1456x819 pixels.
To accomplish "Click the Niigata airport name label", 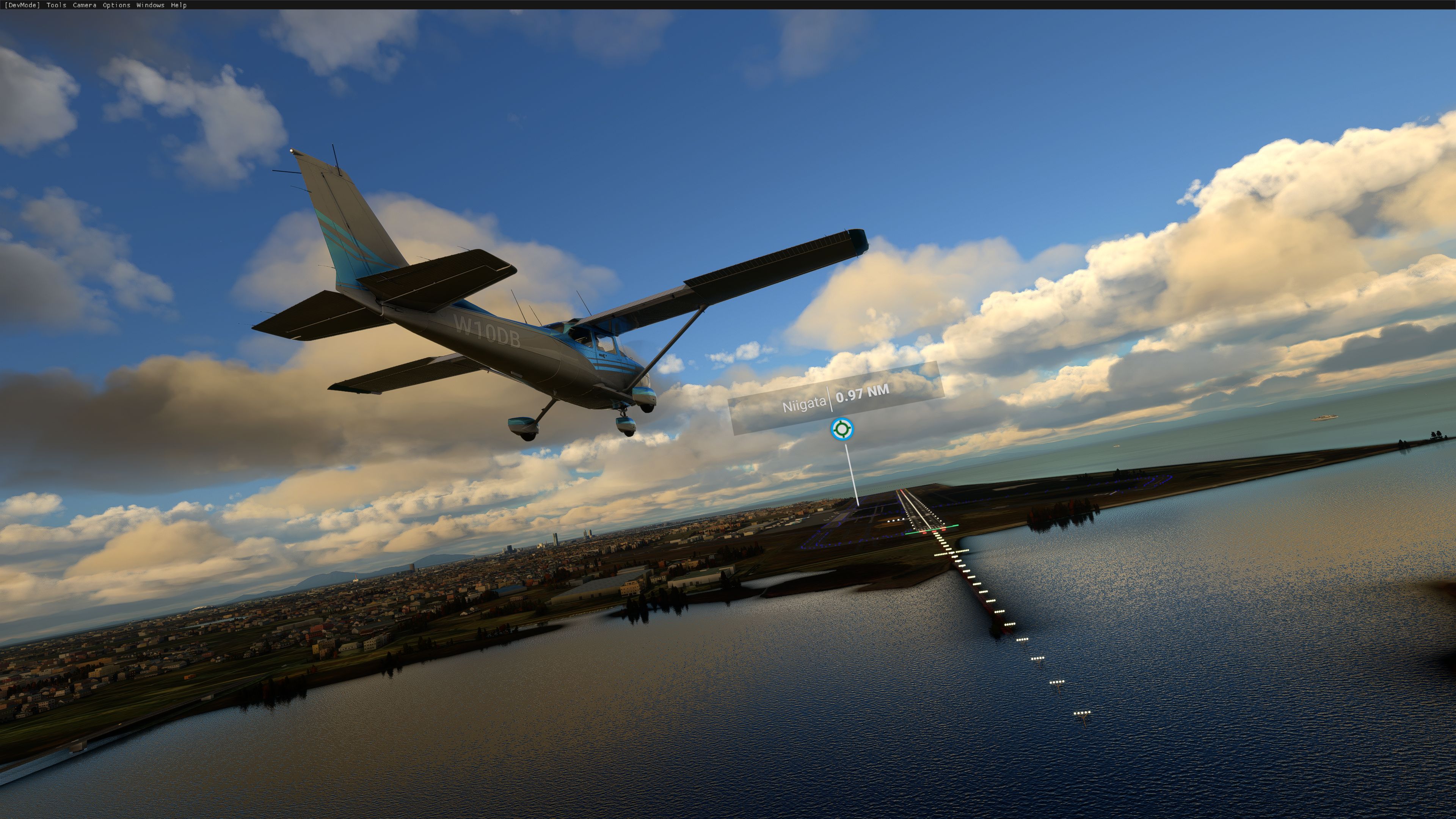I will tap(804, 405).
